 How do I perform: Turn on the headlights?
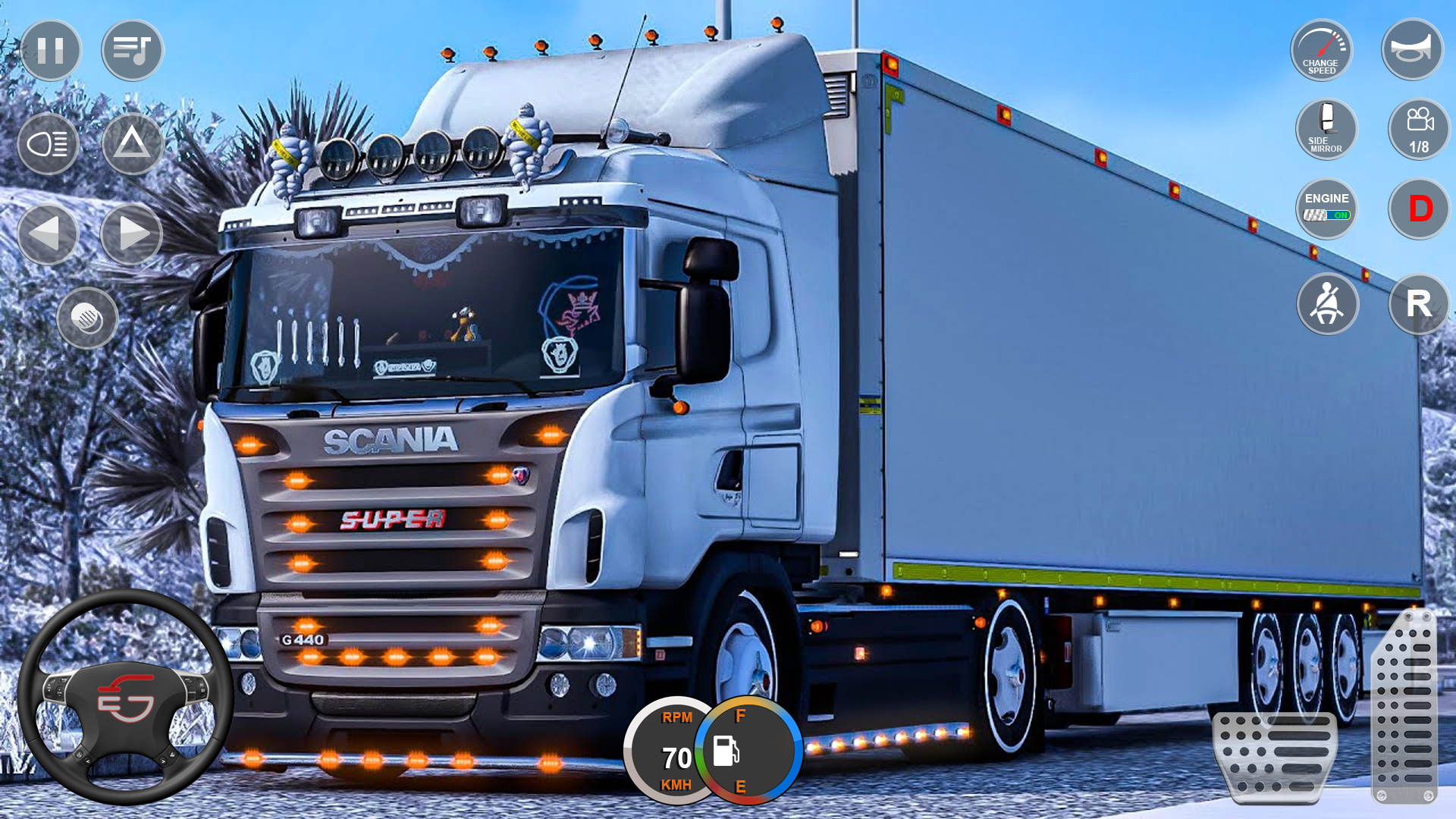48,146
